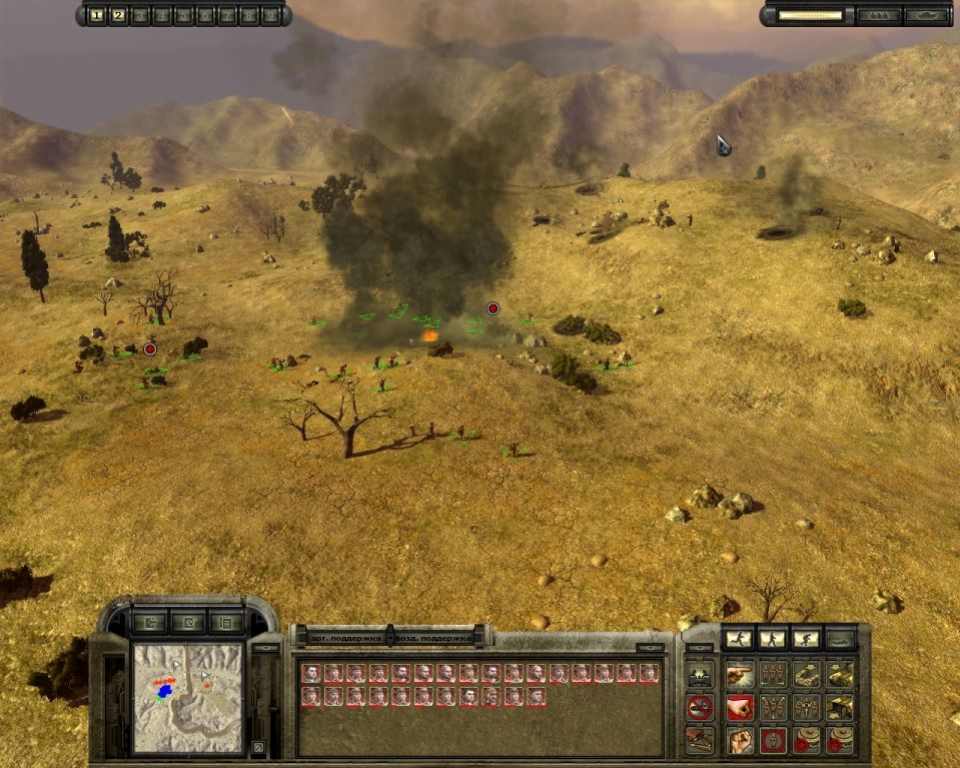
Task: Click the beige raised fist command
Action: (x=740, y=741)
